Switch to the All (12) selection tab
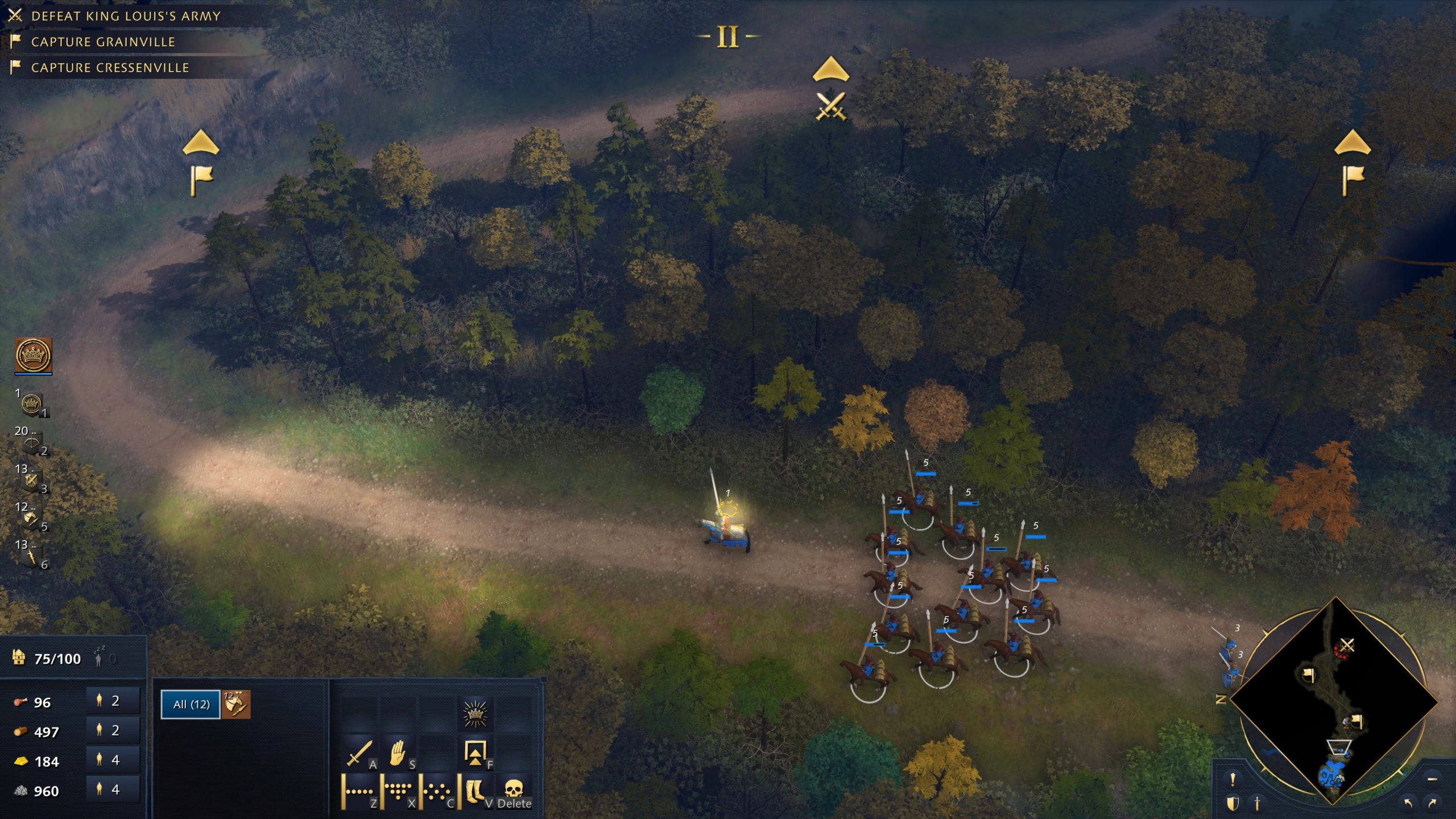 (x=190, y=704)
